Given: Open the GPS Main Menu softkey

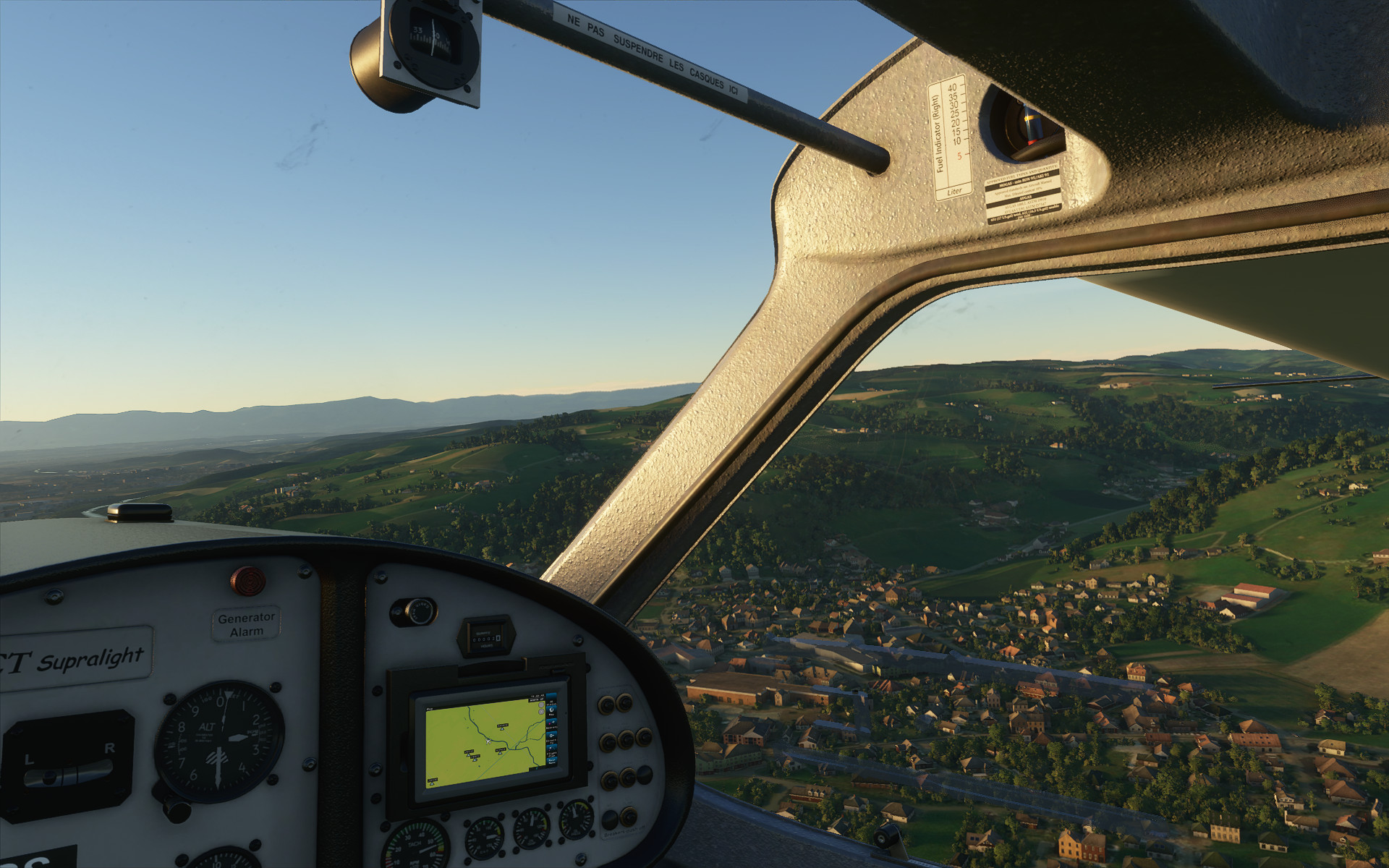Looking at the screenshot, I should pos(551,762).
